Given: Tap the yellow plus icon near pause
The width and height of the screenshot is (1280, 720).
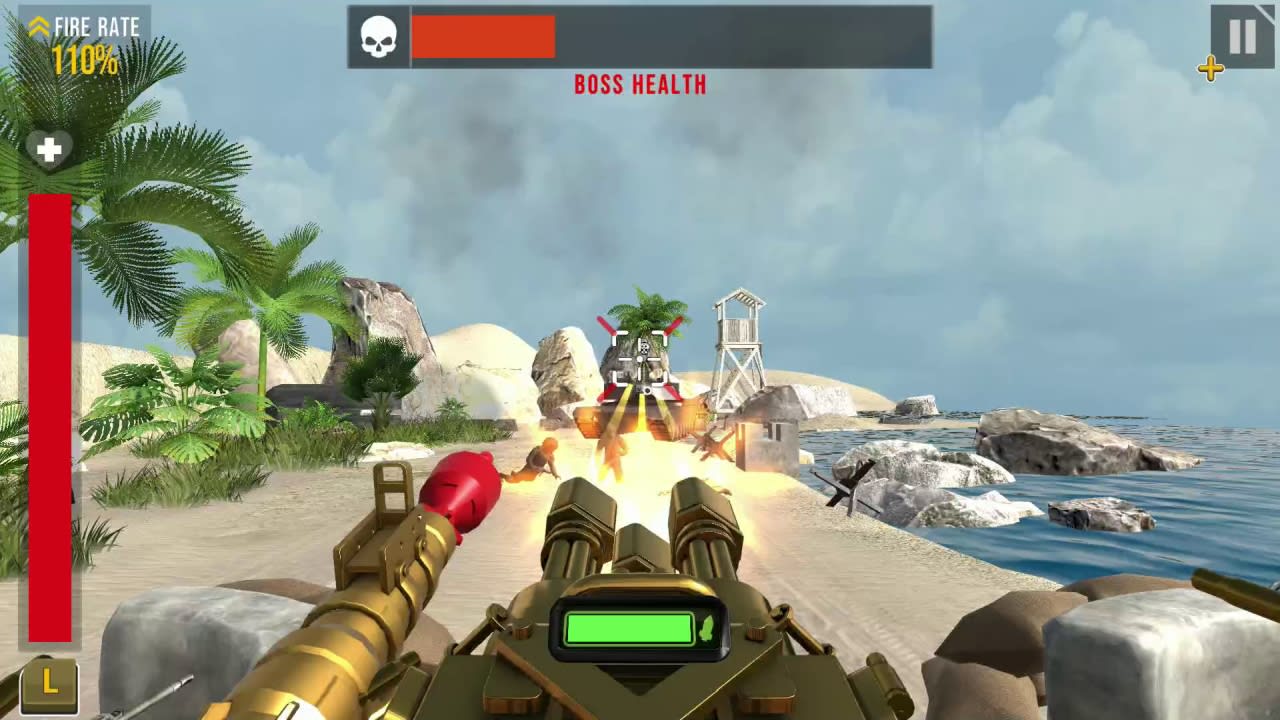Looking at the screenshot, I should 1211,69.
